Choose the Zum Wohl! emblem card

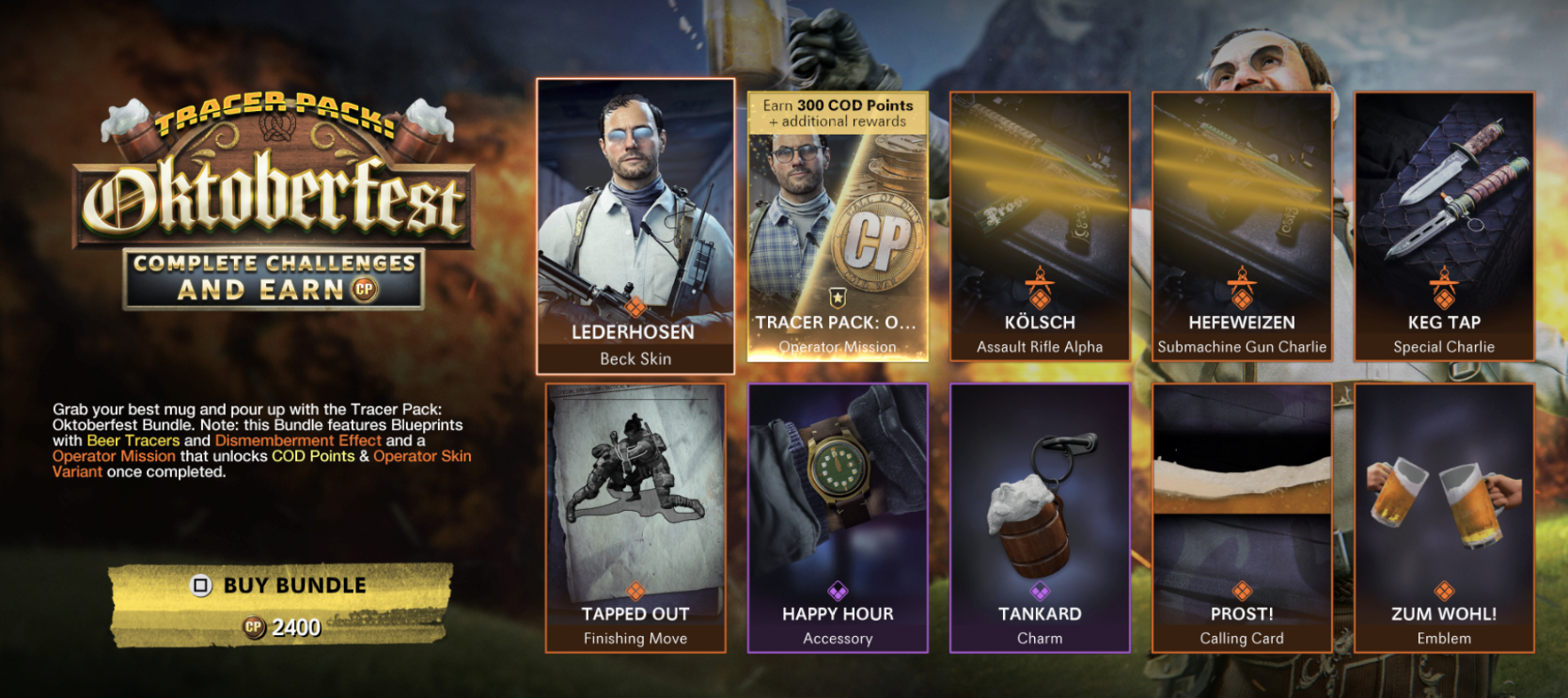(1444, 517)
